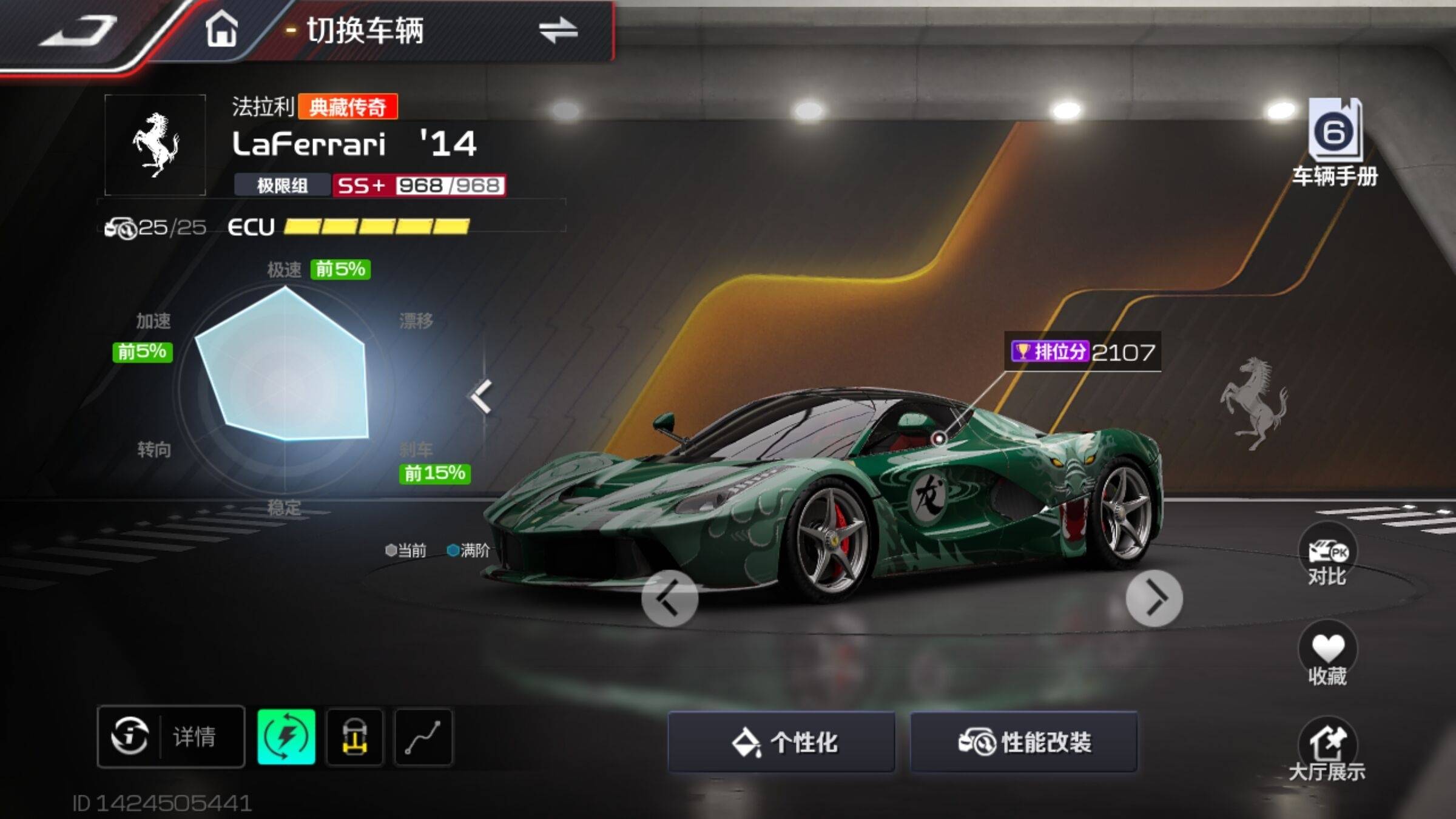Show the next car
This screenshot has height=819, width=1456.
tap(1154, 598)
